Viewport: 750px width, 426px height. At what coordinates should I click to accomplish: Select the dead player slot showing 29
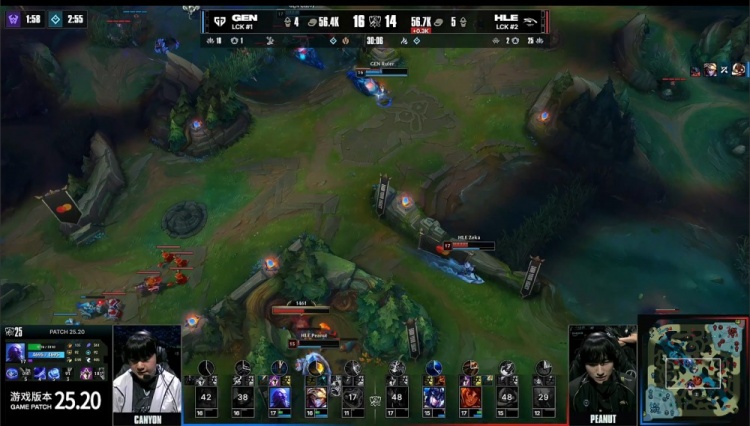coord(543,396)
